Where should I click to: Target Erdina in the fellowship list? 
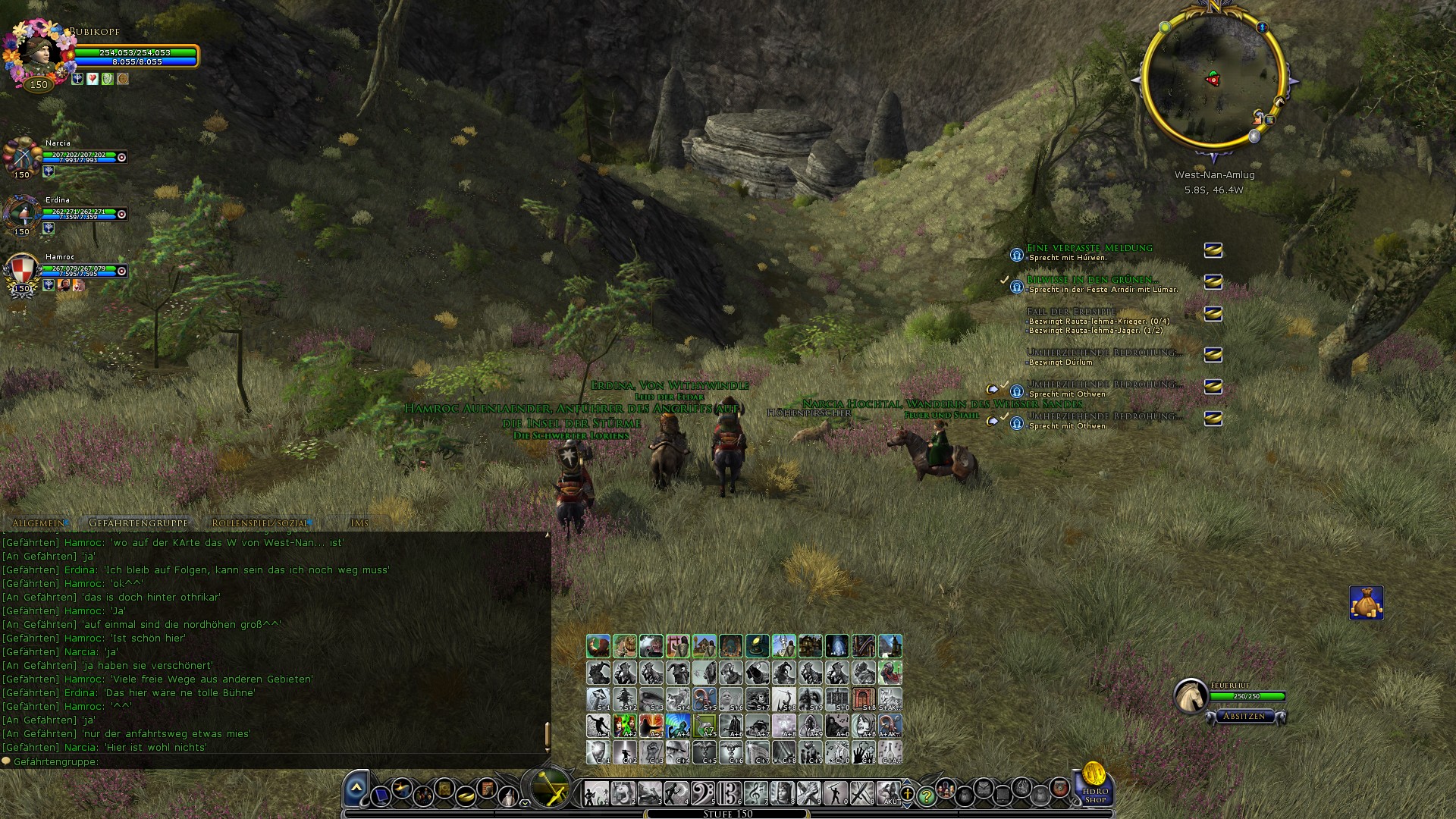coord(21,215)
